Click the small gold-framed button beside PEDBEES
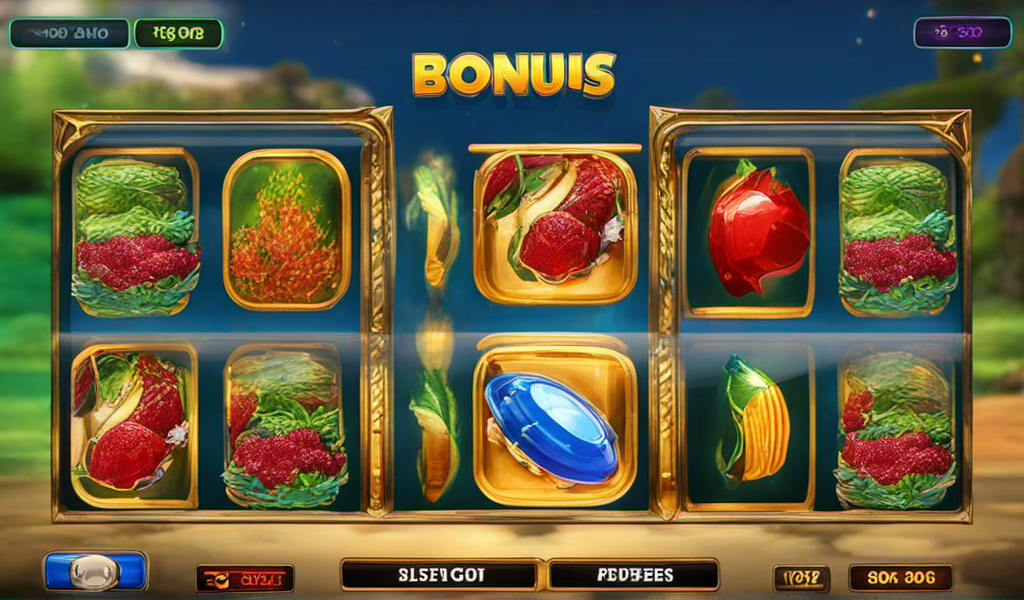This screenshot has height=600, width=1024. (801, 577)
